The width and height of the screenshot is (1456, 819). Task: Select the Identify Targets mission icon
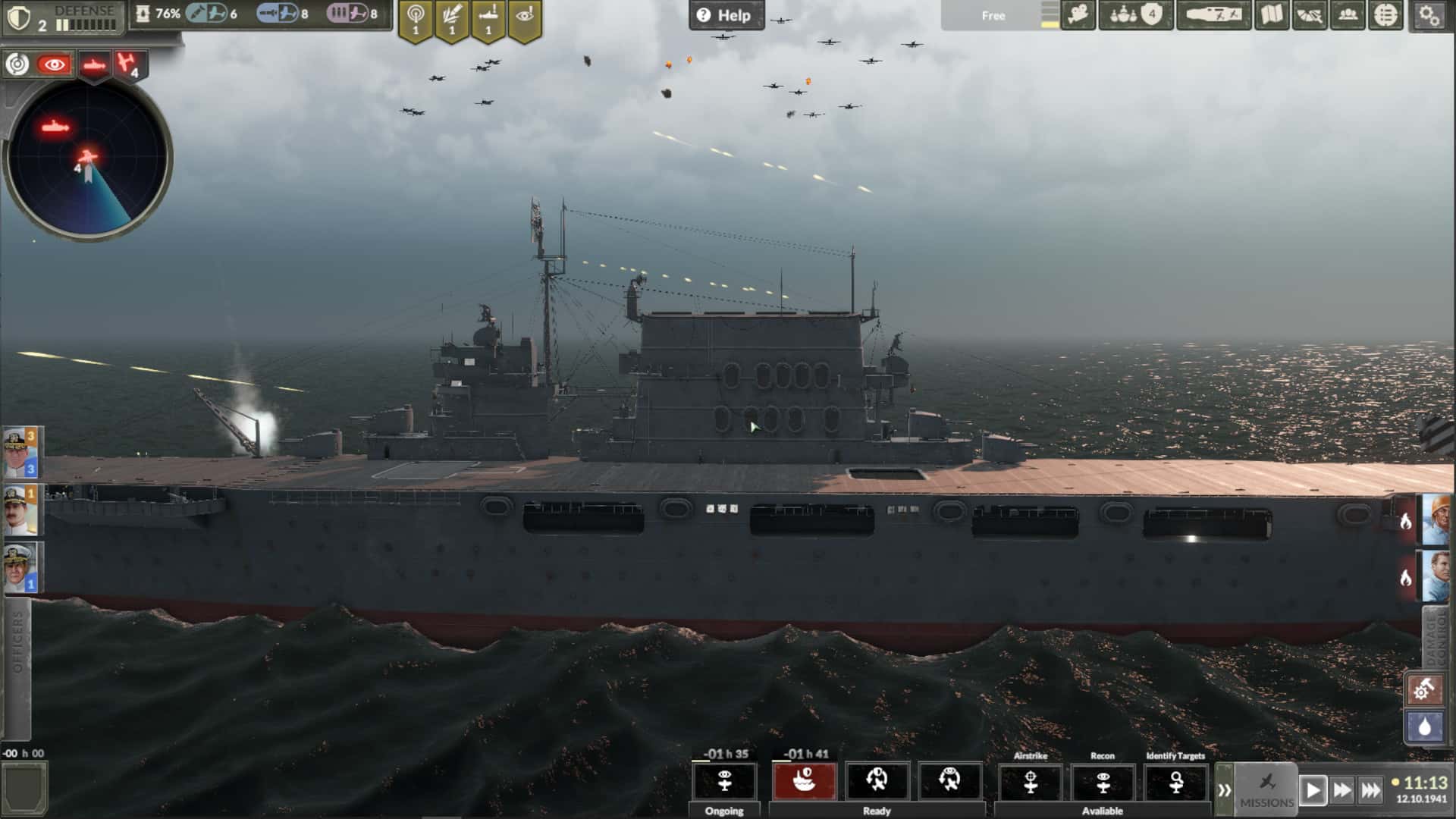(1177, 783)
